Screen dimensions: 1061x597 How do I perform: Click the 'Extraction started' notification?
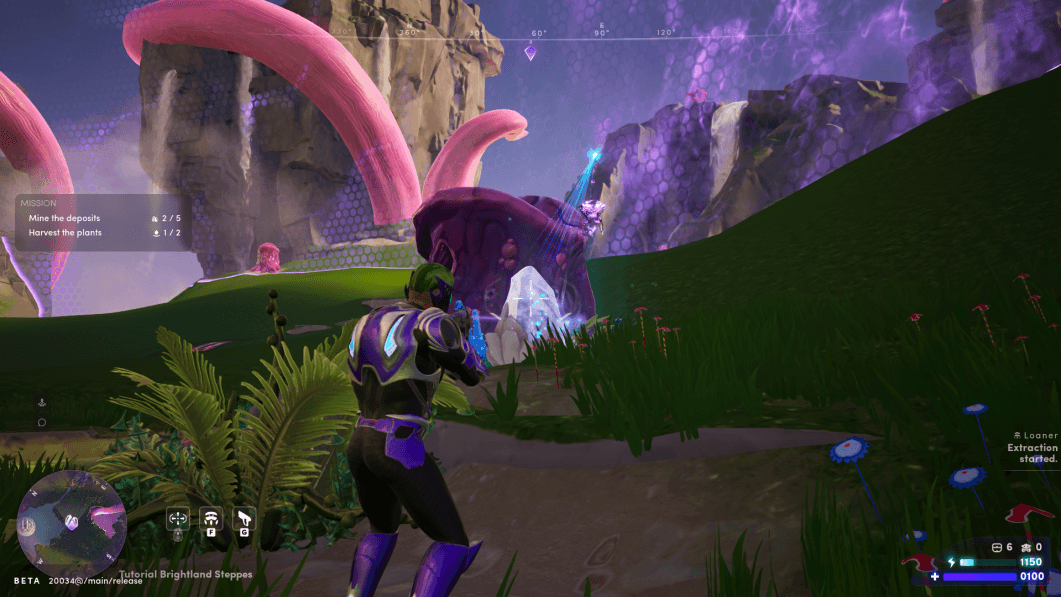pyautogui.click(x=1031, y=453)
